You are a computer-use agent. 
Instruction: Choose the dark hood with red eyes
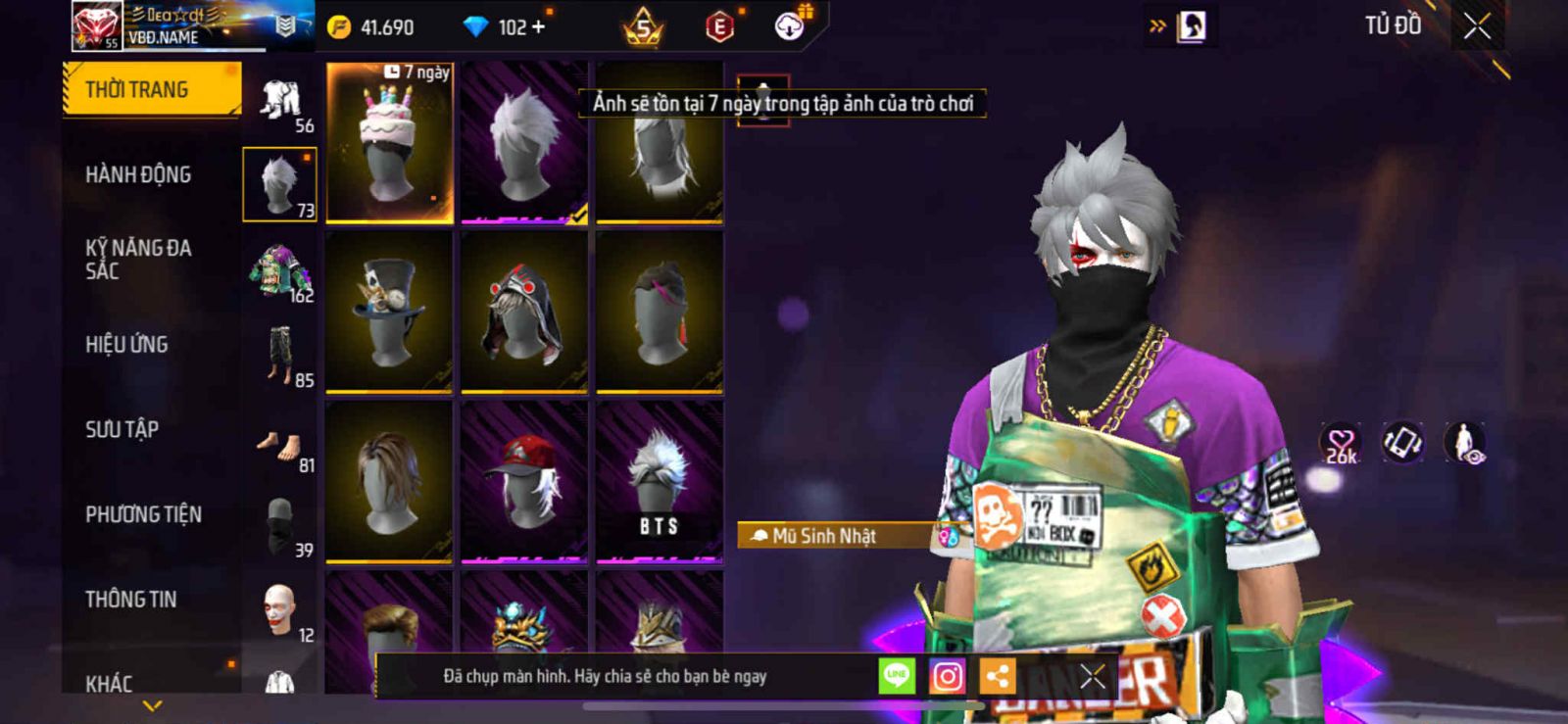coord(524,312)
